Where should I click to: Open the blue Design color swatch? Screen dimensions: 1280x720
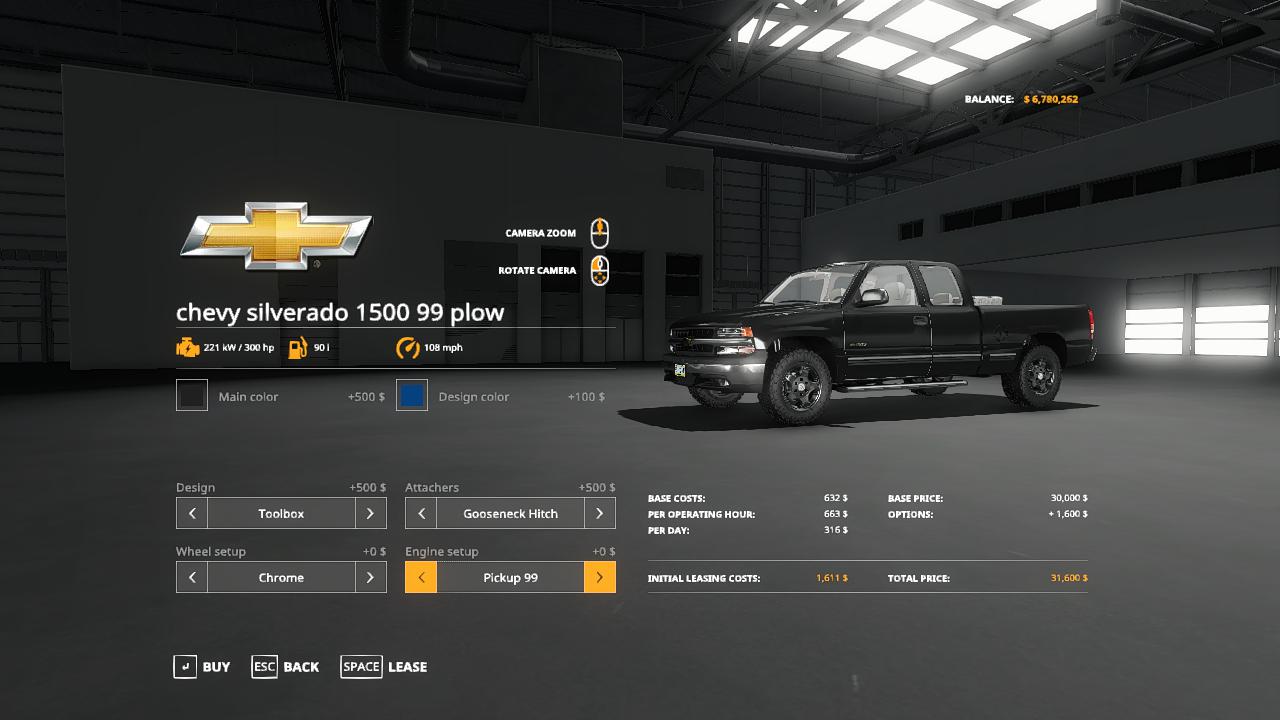coord(412,396)
